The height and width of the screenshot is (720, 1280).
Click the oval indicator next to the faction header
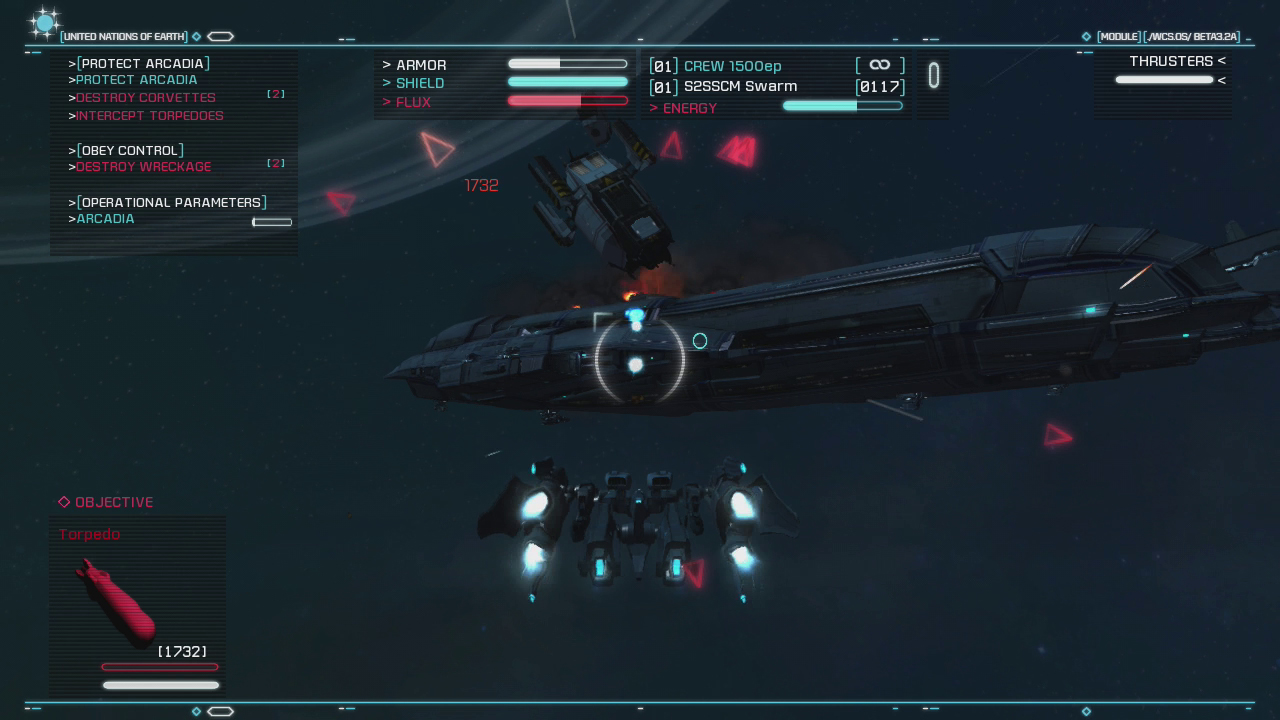pyautogui.click(x=220, y=36)
